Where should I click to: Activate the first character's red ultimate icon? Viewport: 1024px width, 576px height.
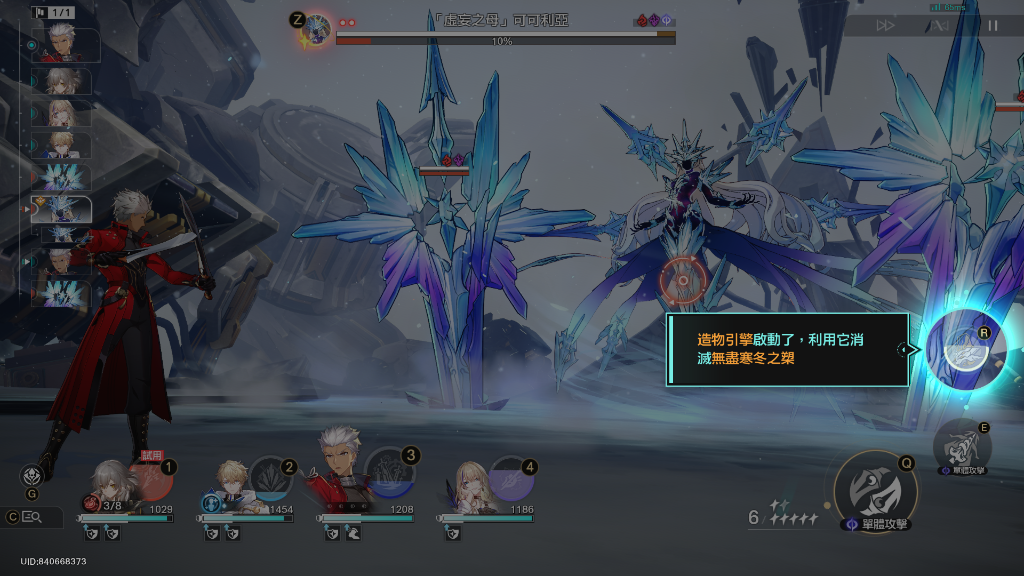(x=150, y=479)
